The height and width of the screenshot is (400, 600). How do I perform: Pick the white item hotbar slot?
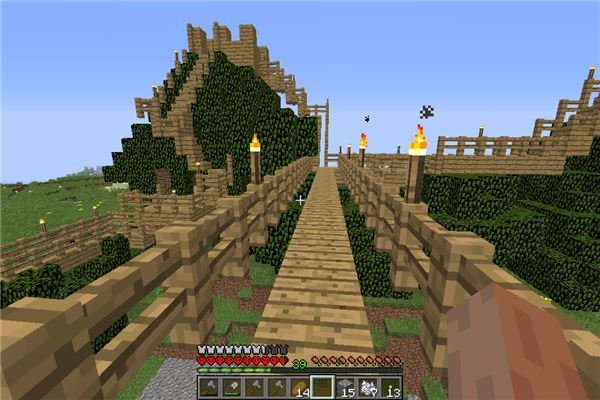coord(366,387)
